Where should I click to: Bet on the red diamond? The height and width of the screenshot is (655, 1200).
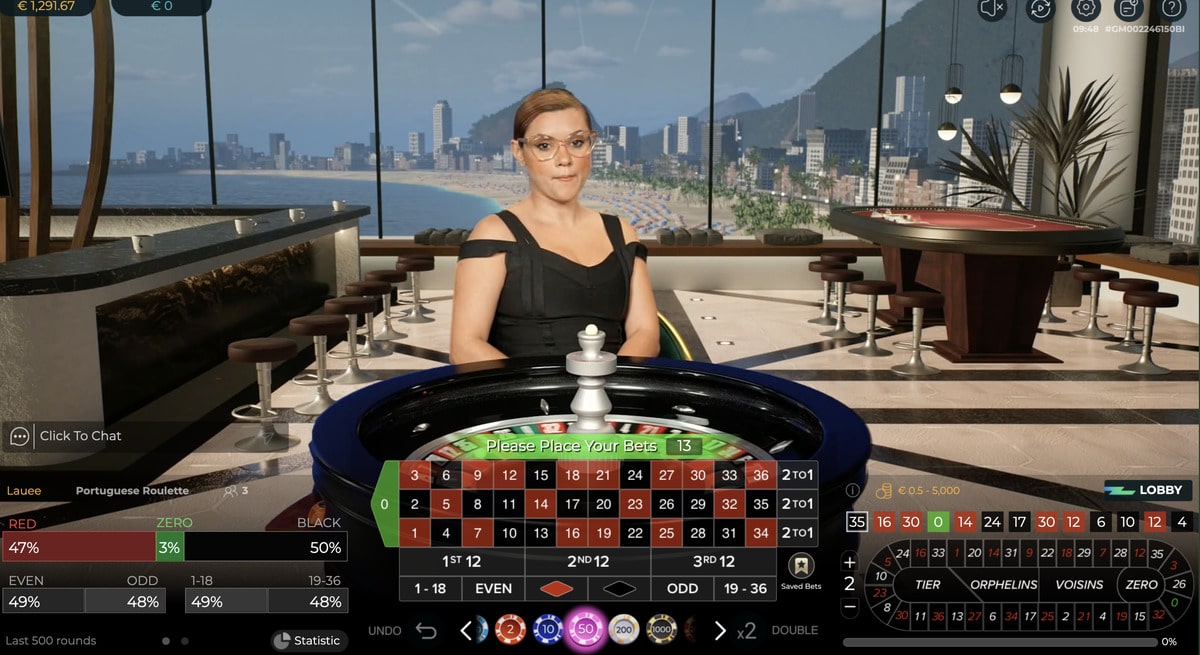click(556, 588)
